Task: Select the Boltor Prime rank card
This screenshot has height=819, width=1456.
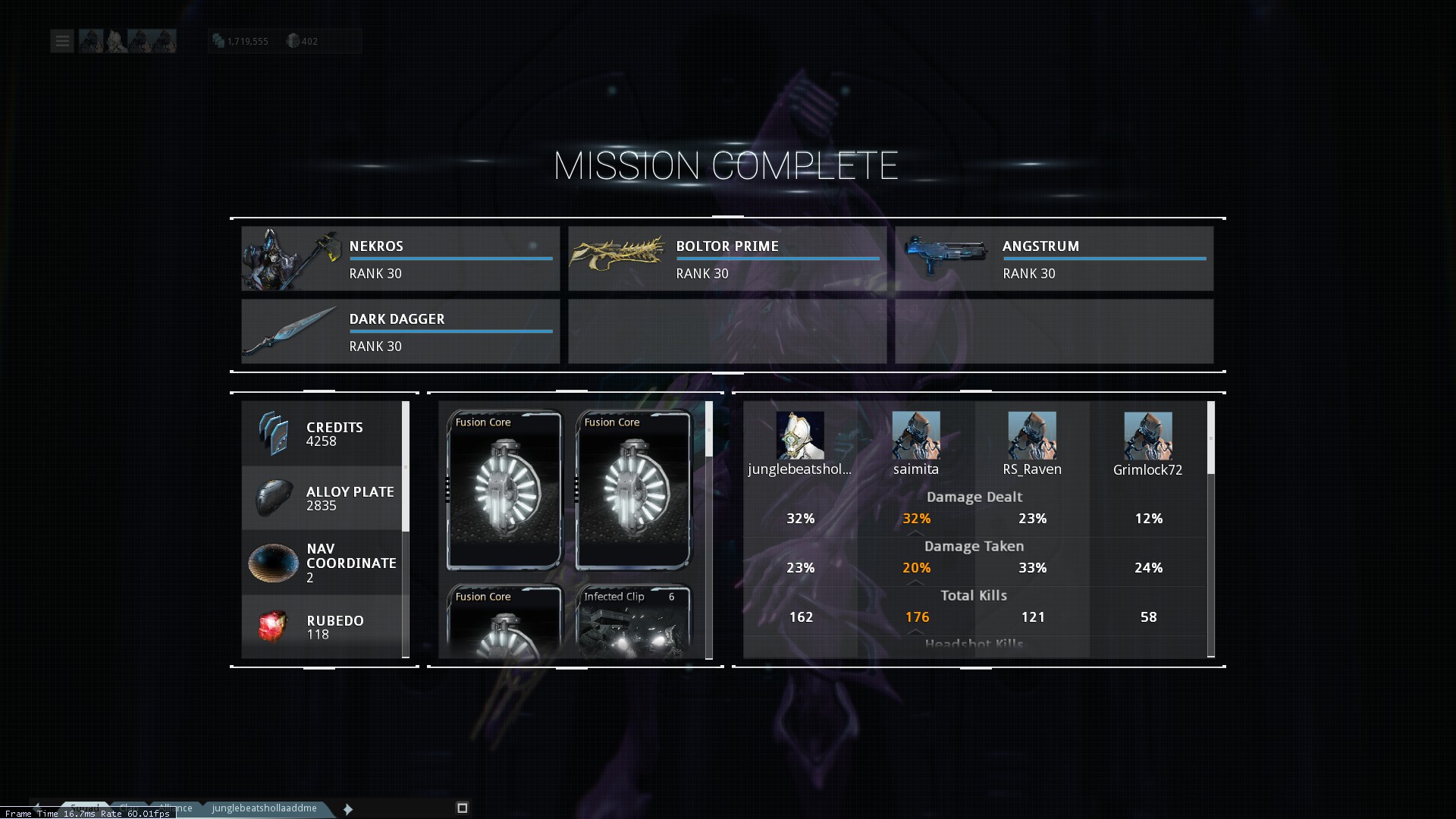Action: tap(726, 259)
